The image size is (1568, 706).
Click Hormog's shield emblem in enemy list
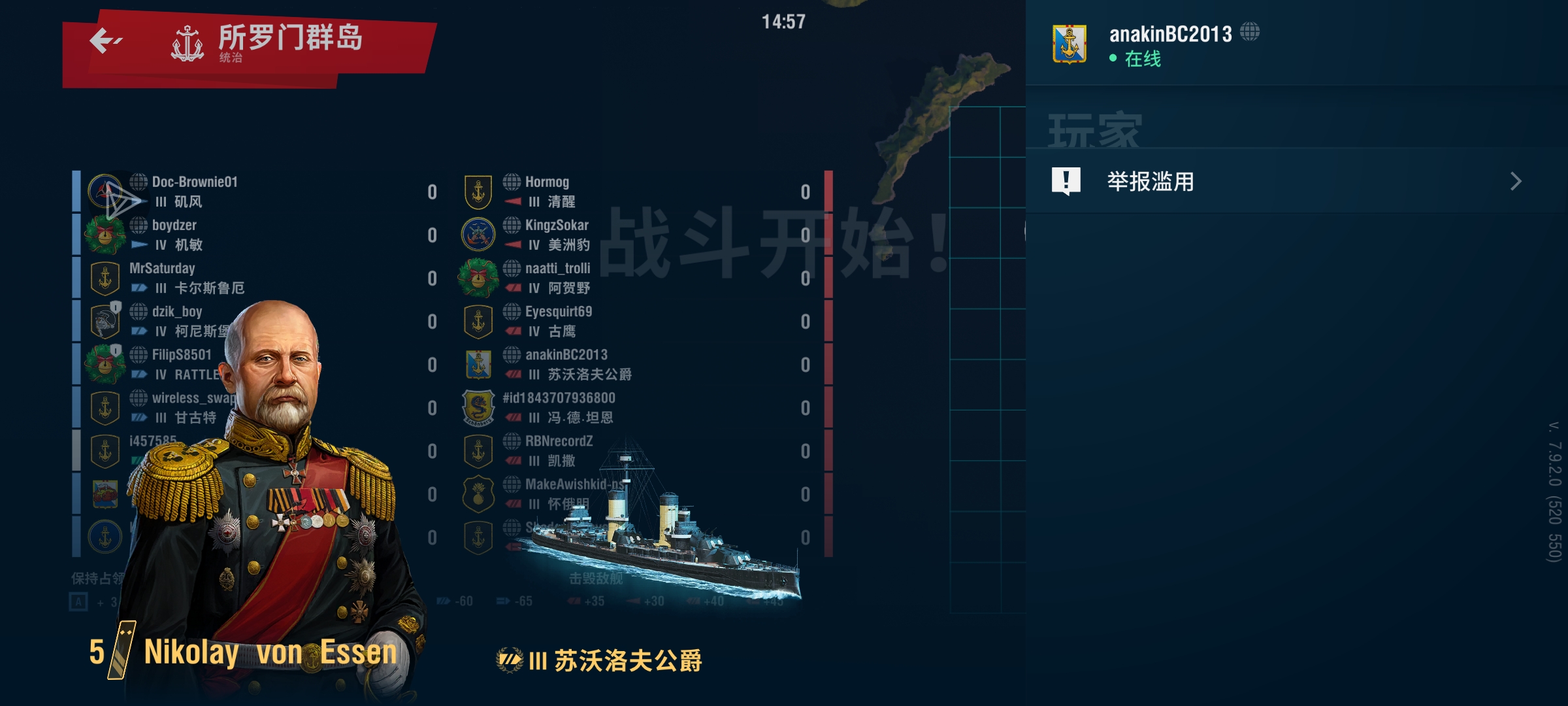point(479,192)
